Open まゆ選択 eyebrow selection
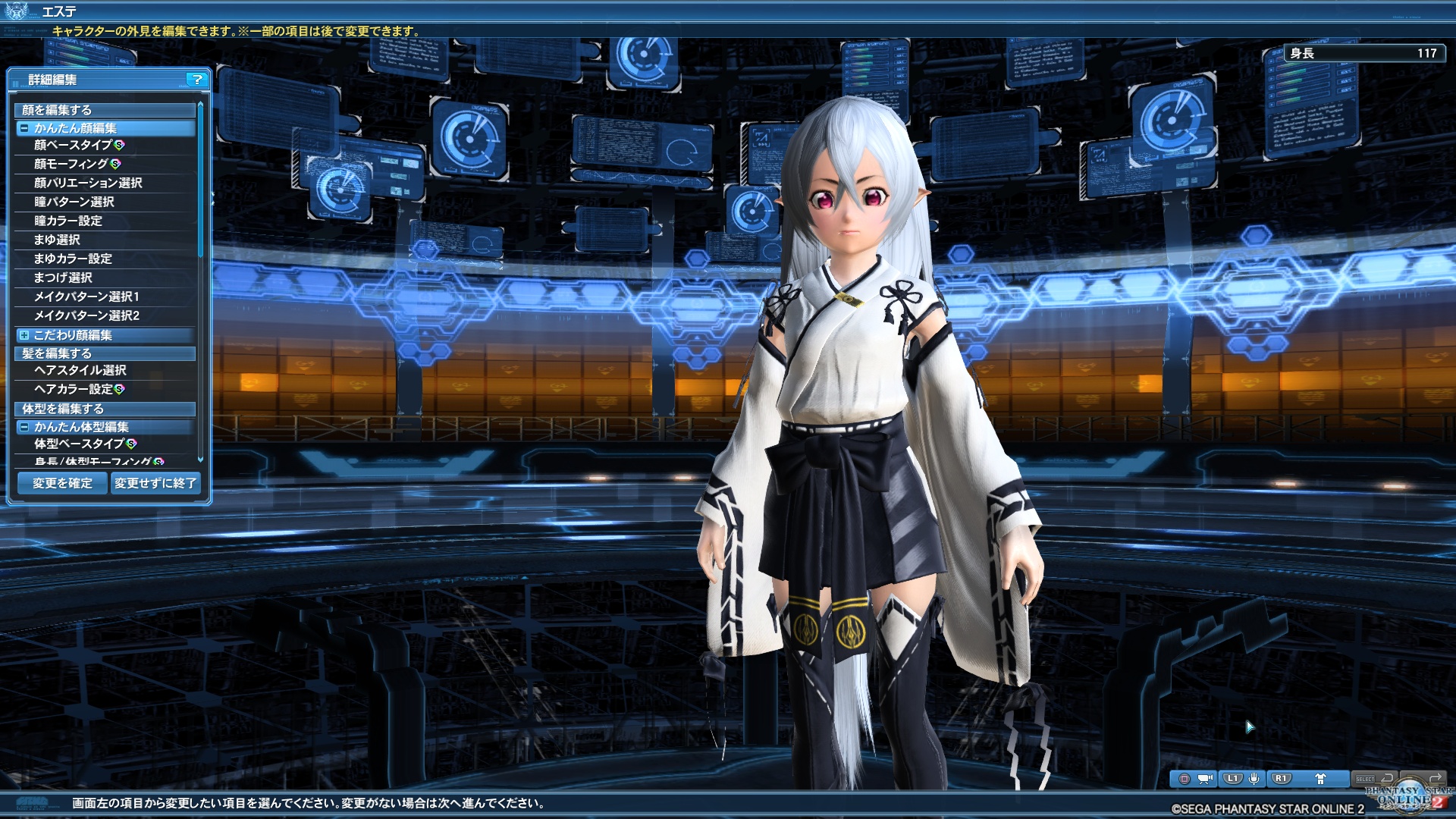1456x819 pixels. tap(57, 240)
